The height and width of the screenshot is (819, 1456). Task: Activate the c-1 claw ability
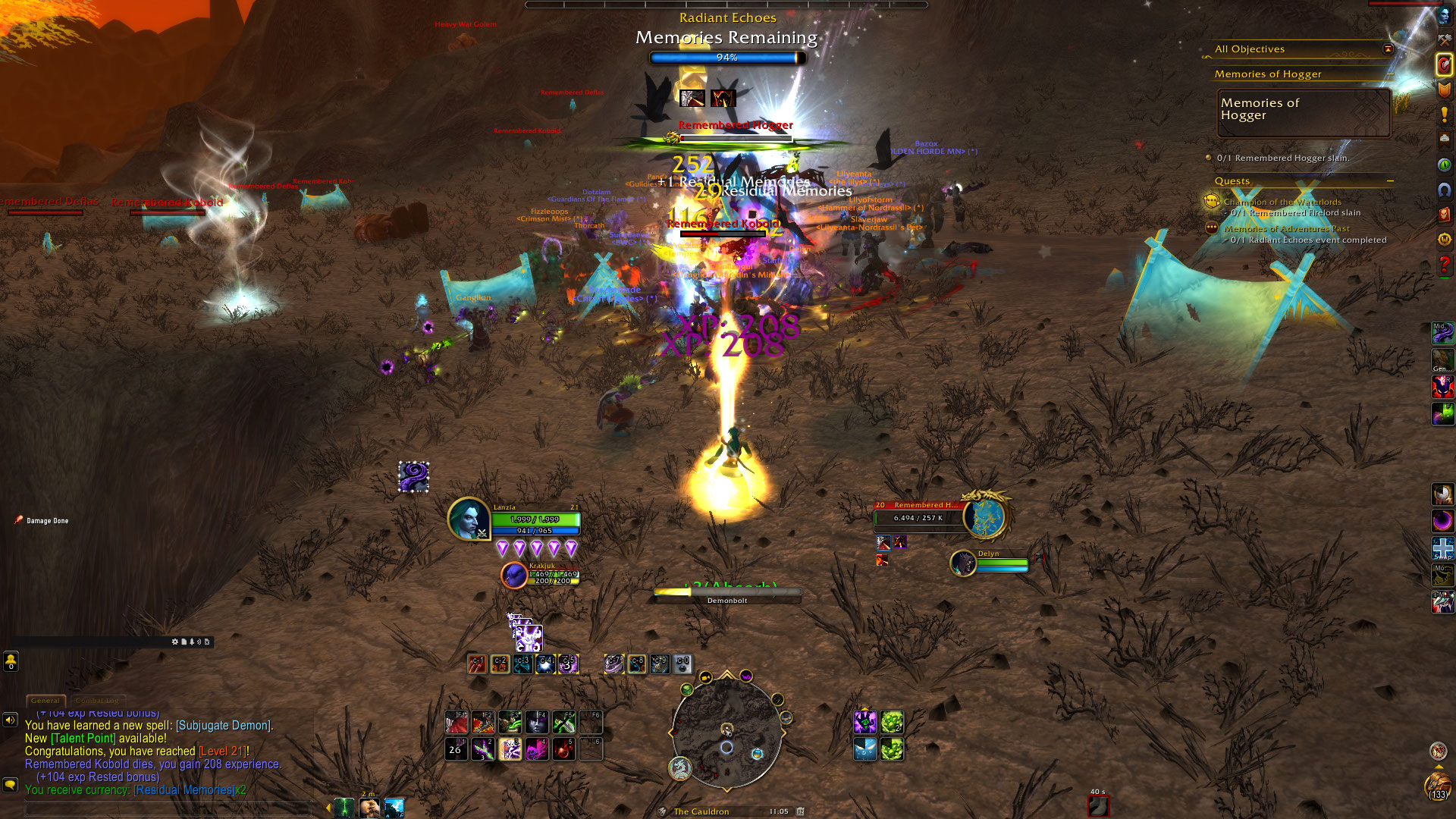(477, 664)
